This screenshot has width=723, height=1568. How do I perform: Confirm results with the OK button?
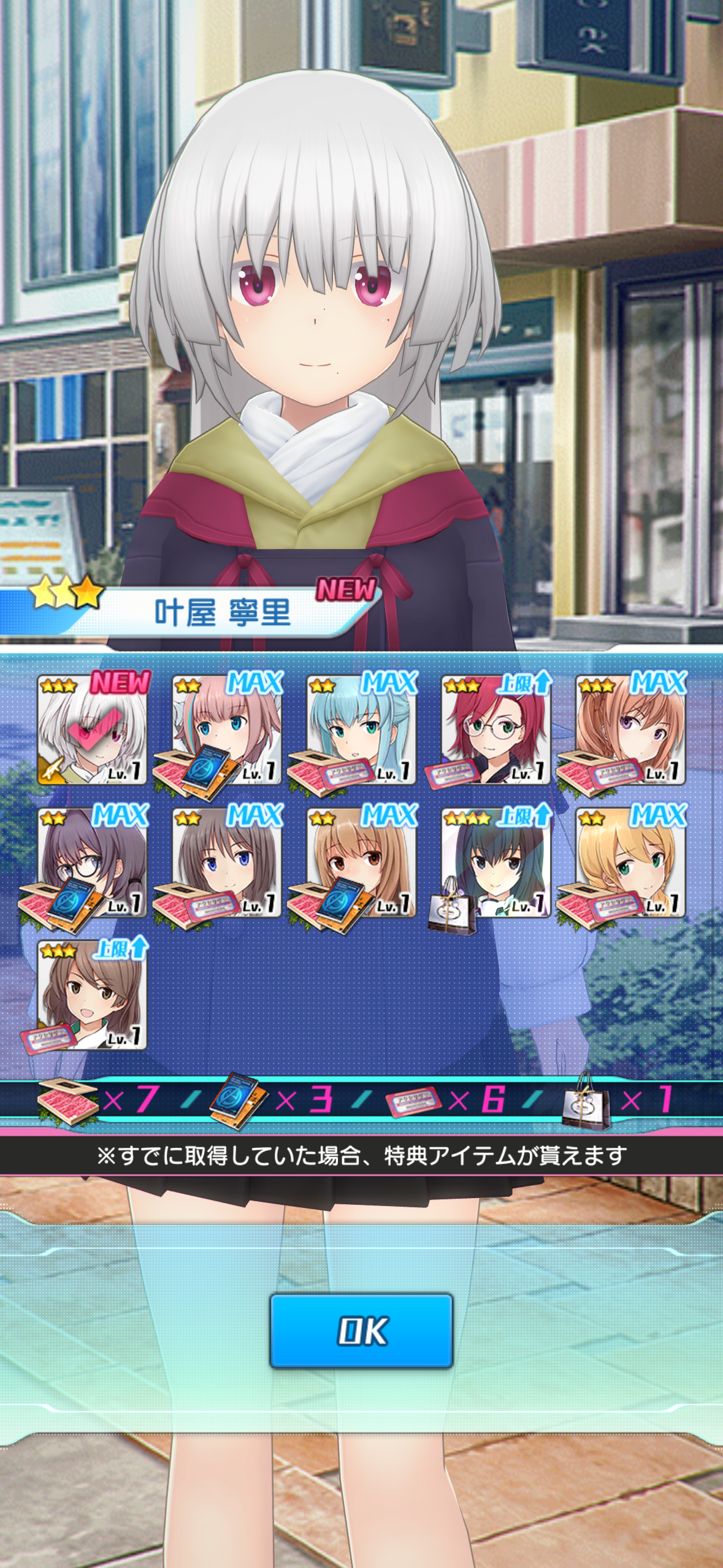pos(361,1331)
